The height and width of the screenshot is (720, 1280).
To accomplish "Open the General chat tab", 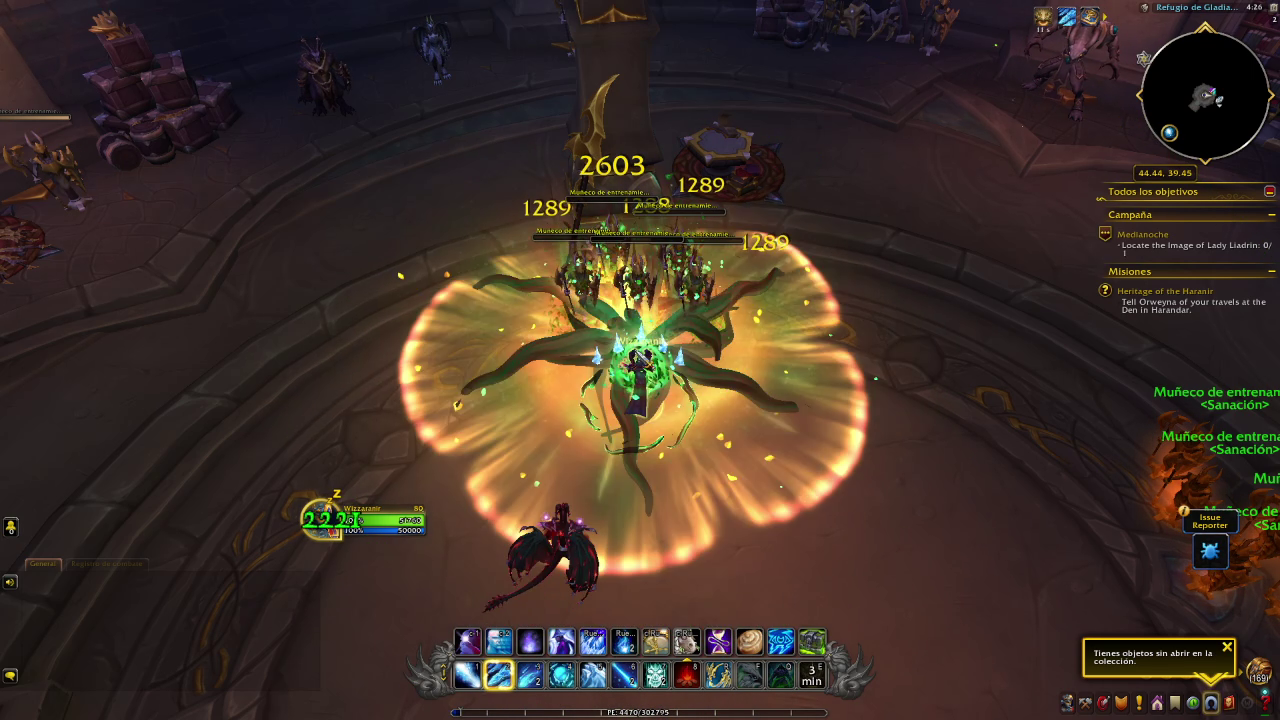I will point(42,564).
